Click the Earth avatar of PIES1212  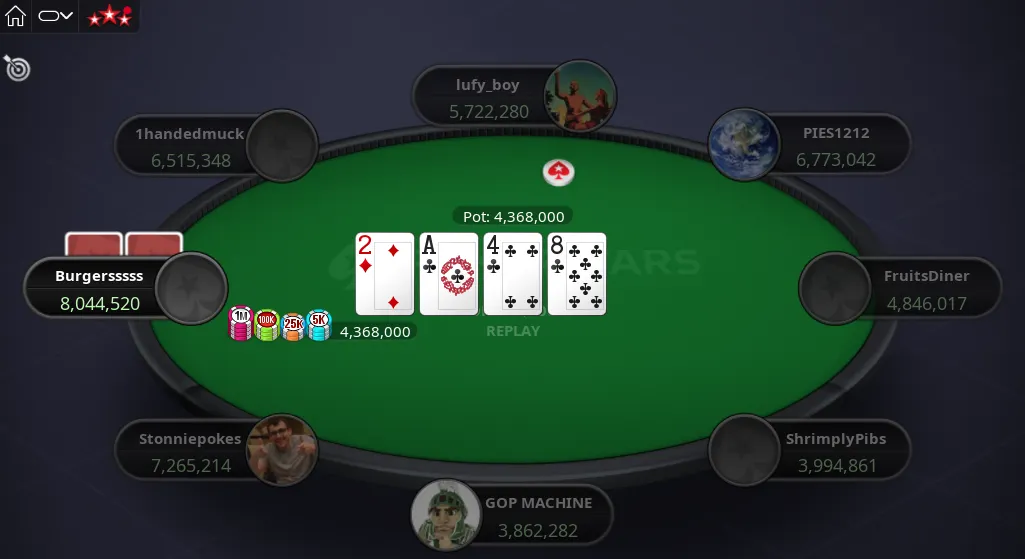(x=744, y=146)
